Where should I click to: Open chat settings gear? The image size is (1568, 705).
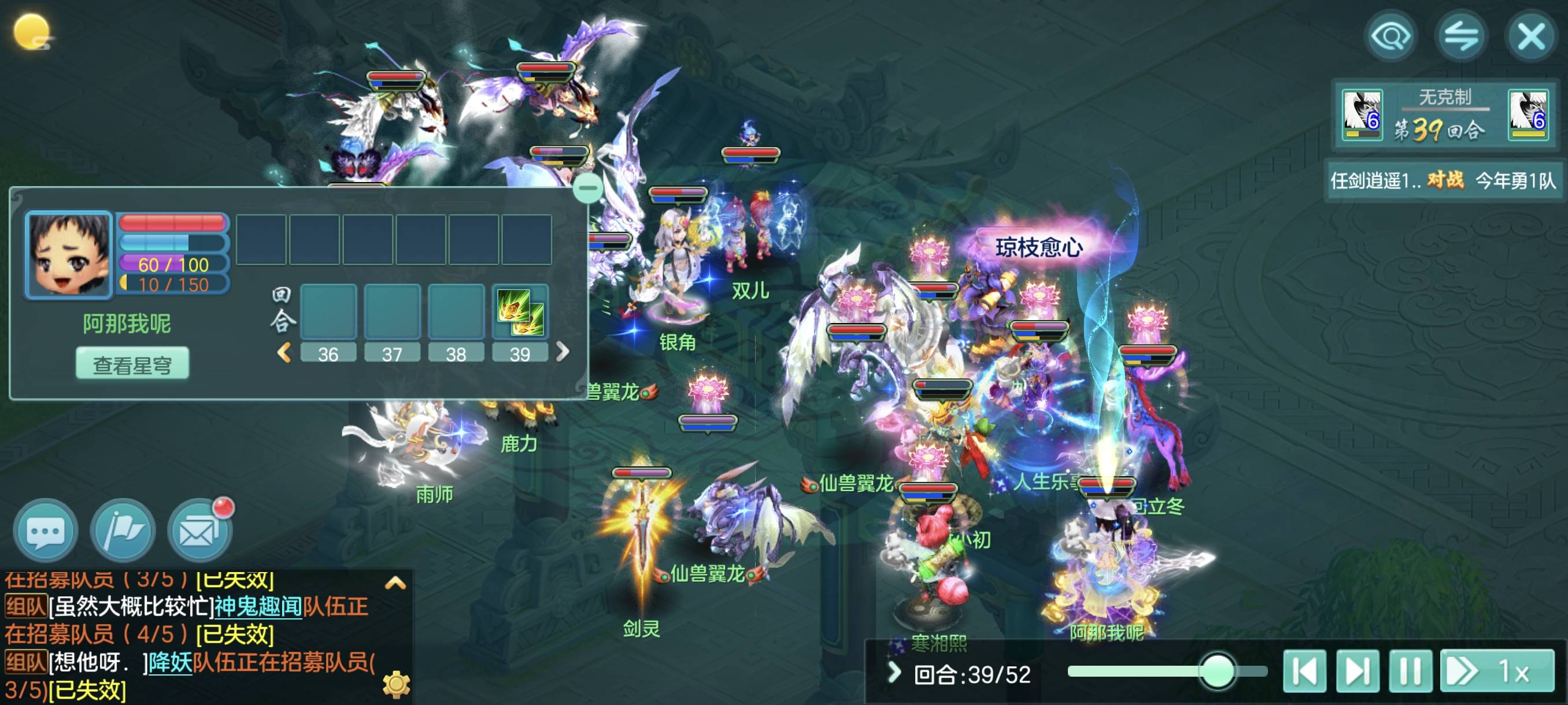[396, 684]
